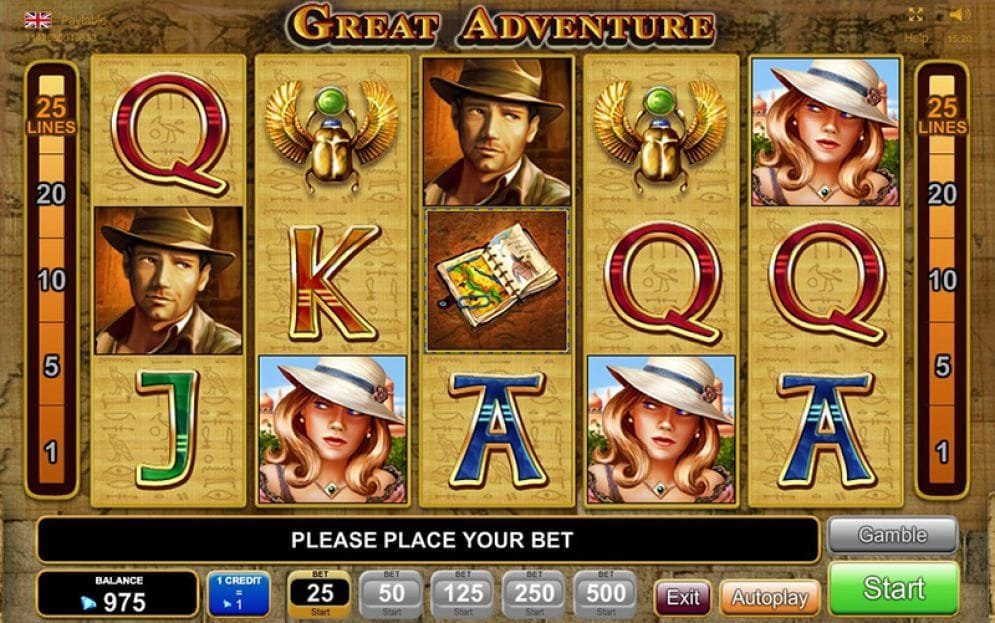Select the 25 bet button

[318, 594]
